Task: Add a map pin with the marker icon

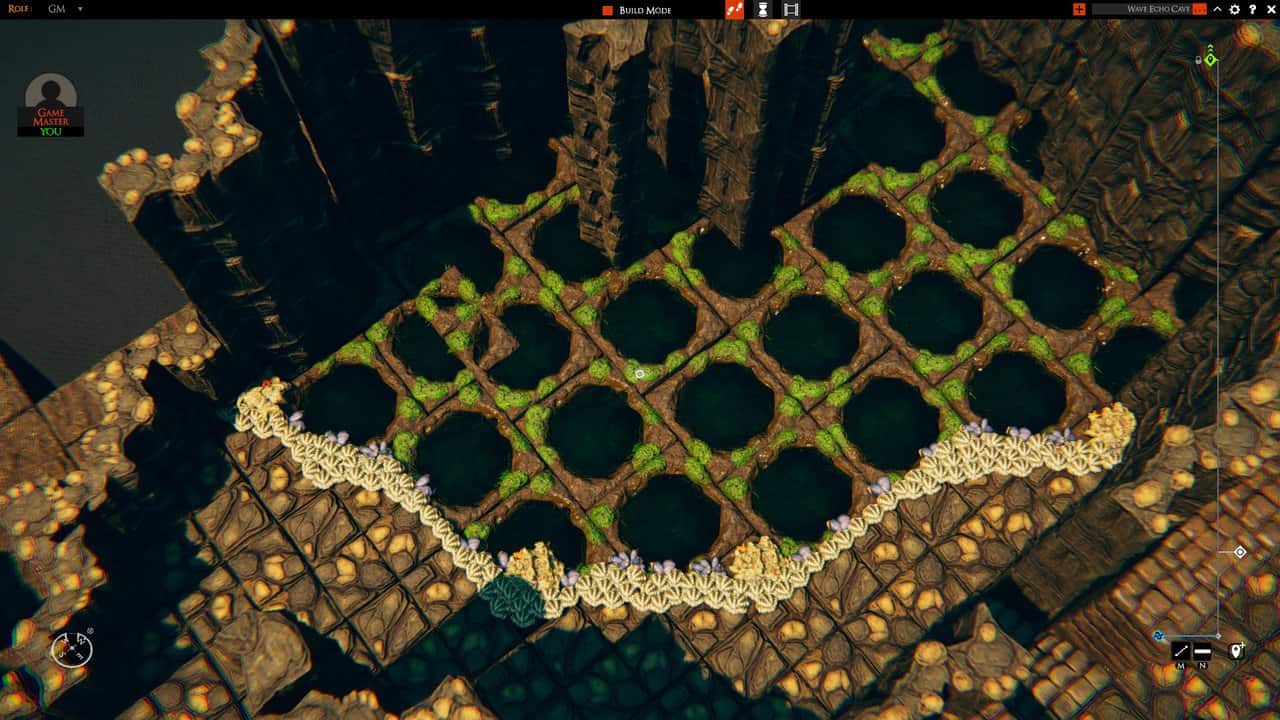Action: 1237,651
